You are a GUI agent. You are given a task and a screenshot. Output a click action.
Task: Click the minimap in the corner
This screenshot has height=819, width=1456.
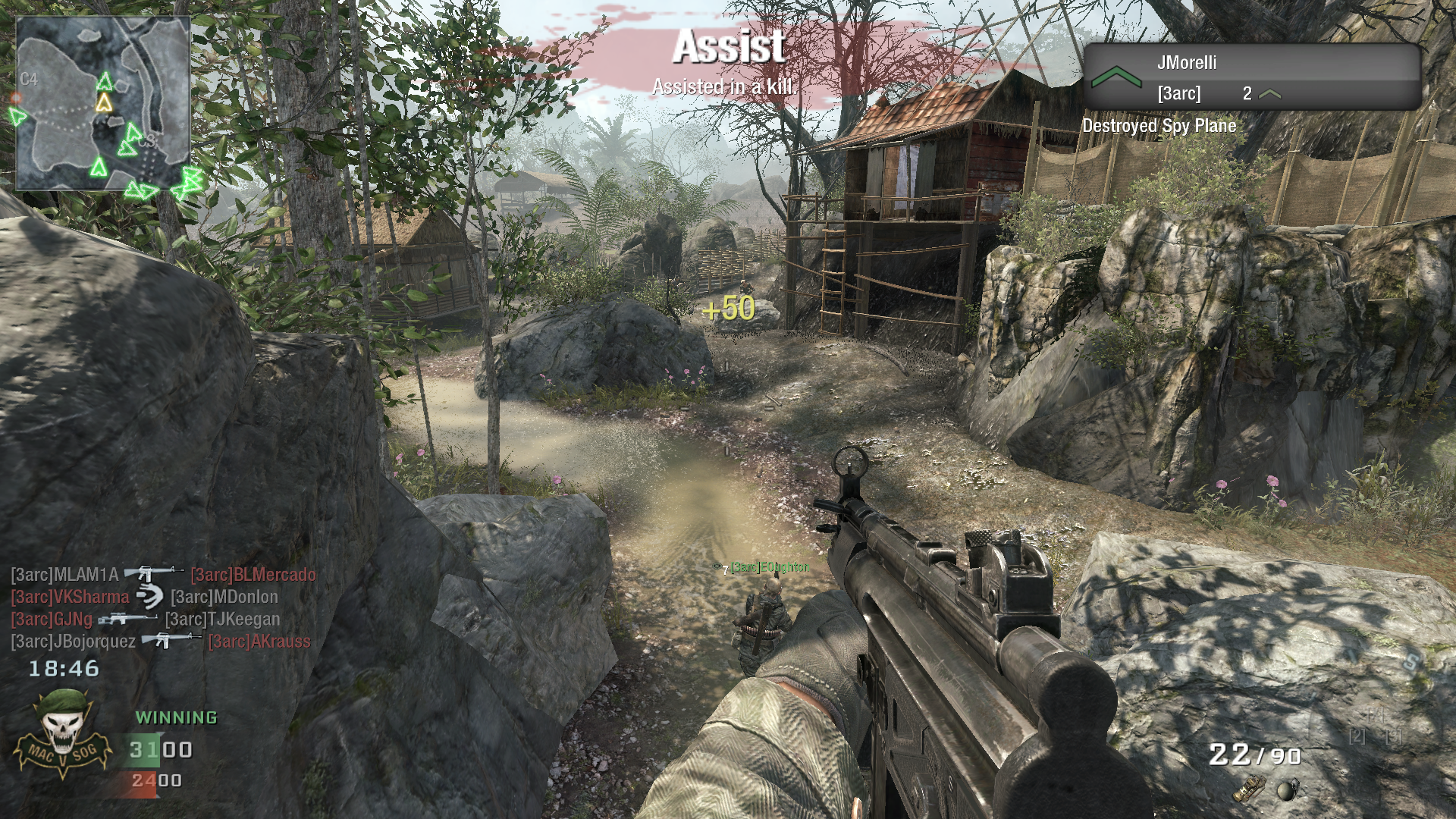[x=103, y=104]
